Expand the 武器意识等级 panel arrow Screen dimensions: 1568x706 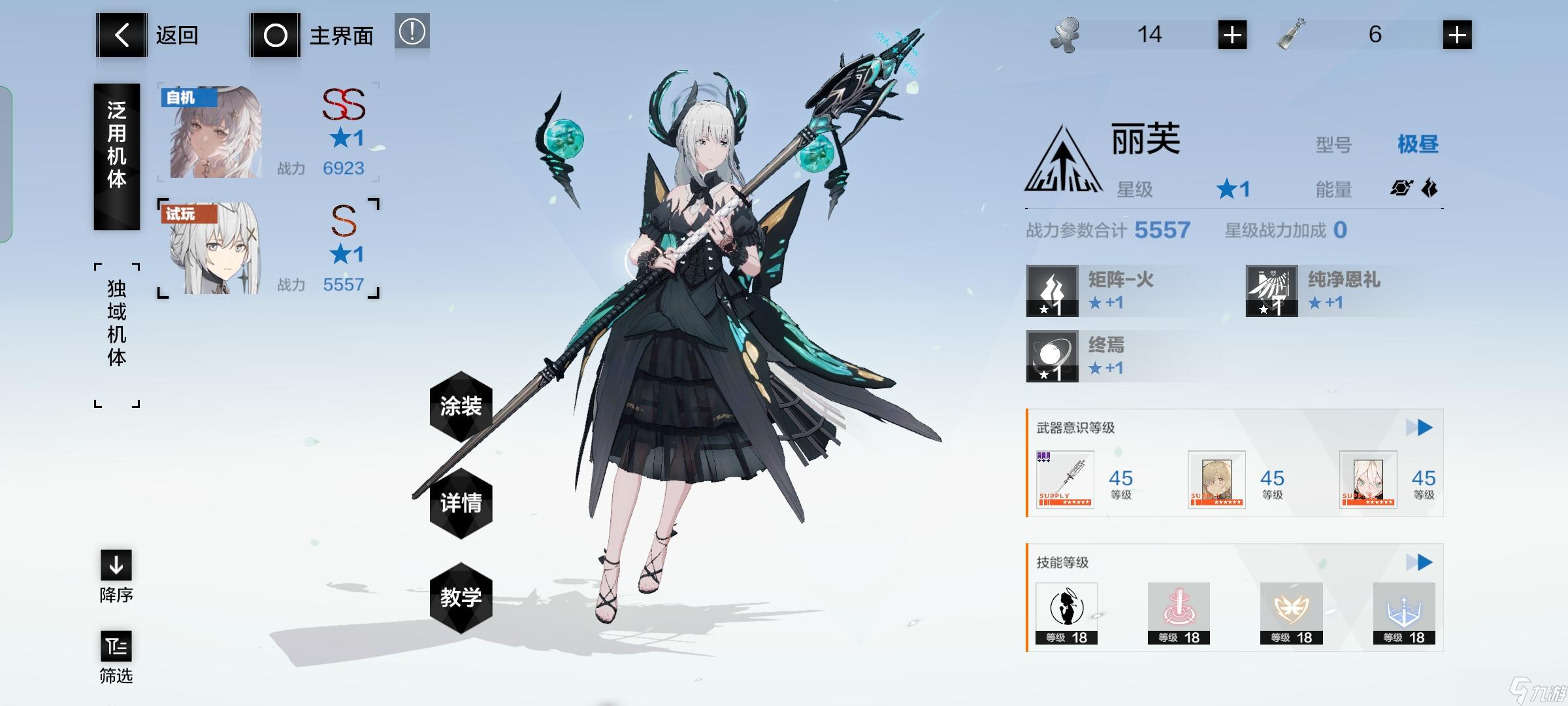[x=1419, y=428]
